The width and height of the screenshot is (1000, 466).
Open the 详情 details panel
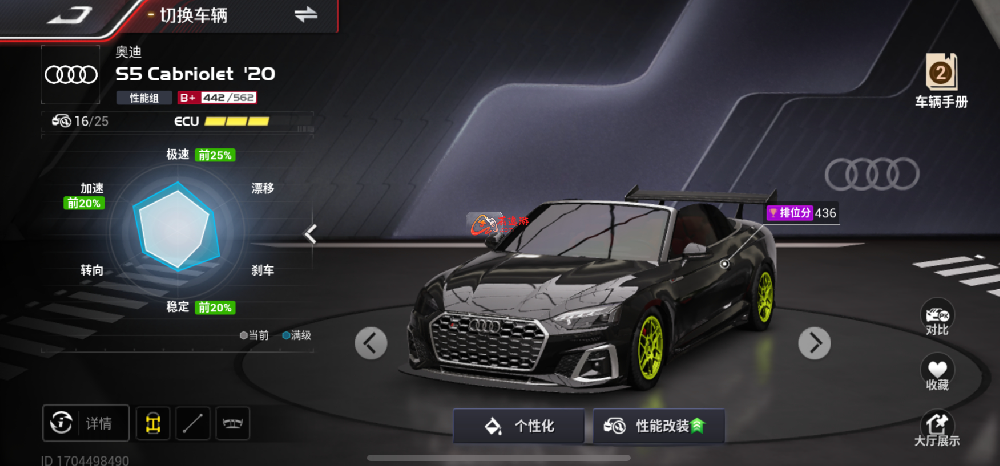85,423
